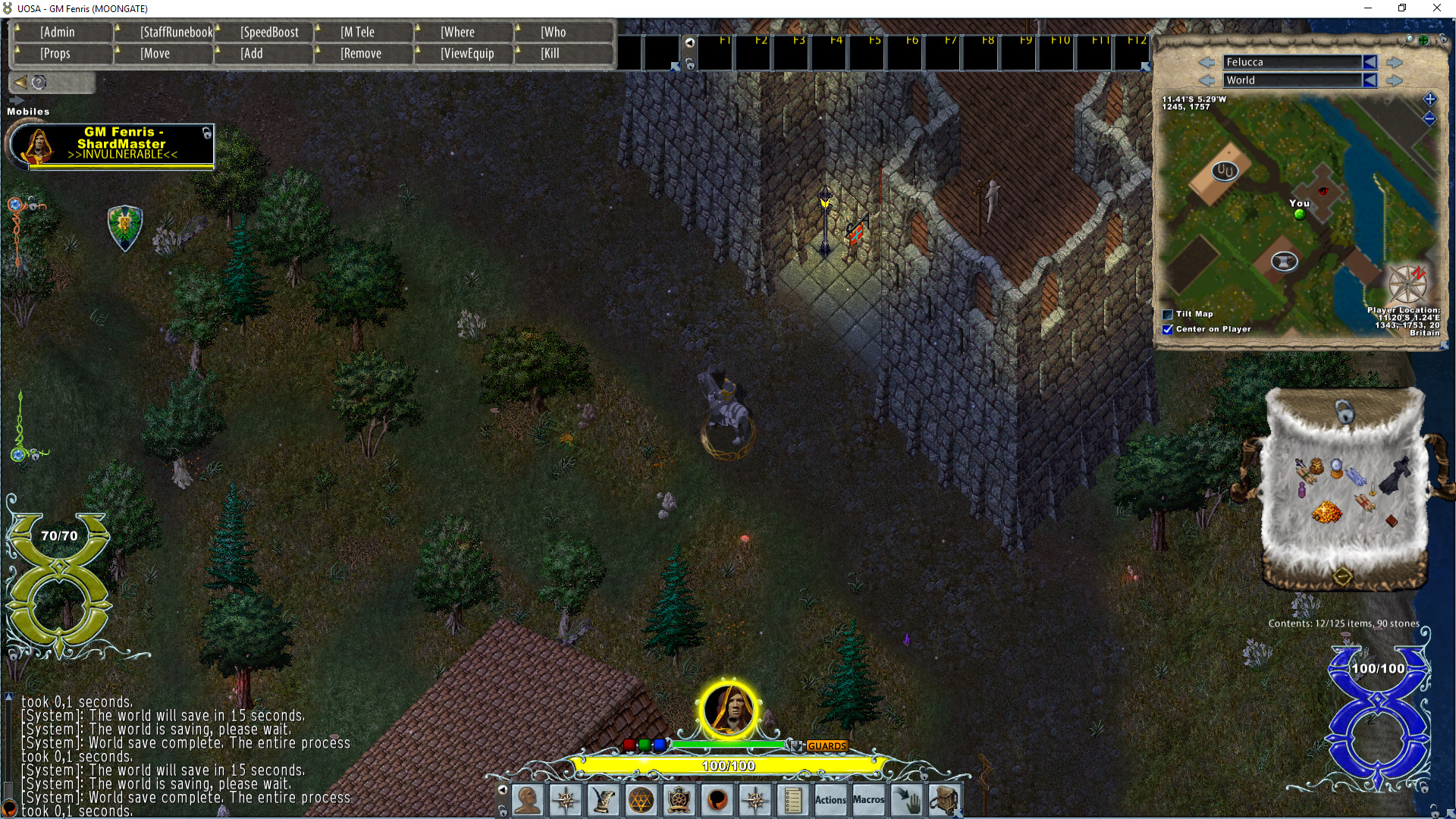The image size is (1456, 819).
Task: Enable the Tilt Map checkbox
Action: click(x=1166, y=313)
